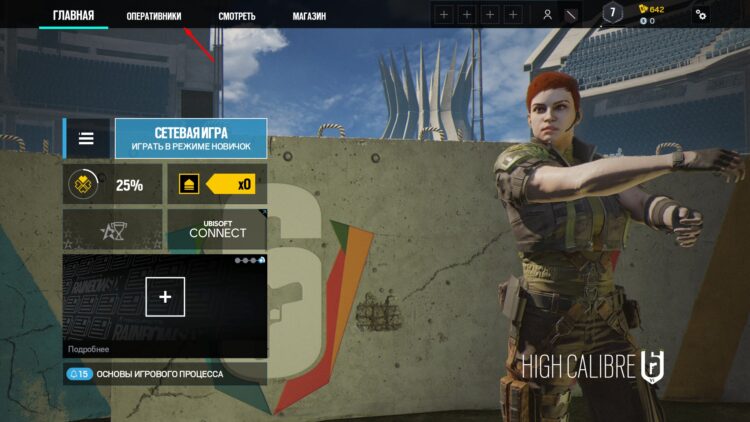Screen dimensions: 750x422
Task: Open the МАГАЗИН store tab
Action: (x=309, y=16)
